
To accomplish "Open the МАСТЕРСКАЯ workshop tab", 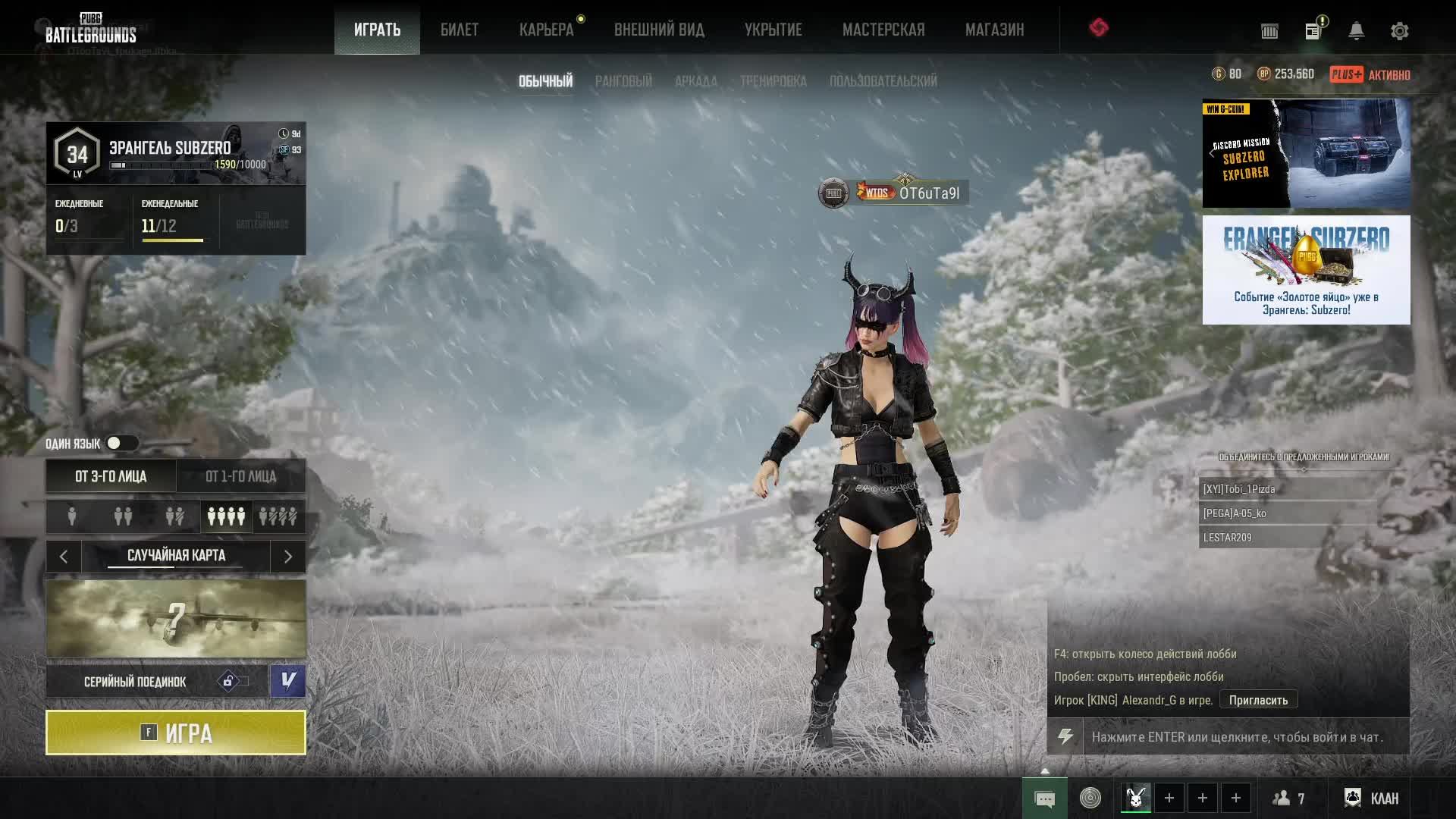I will click(x=883, y=30).
